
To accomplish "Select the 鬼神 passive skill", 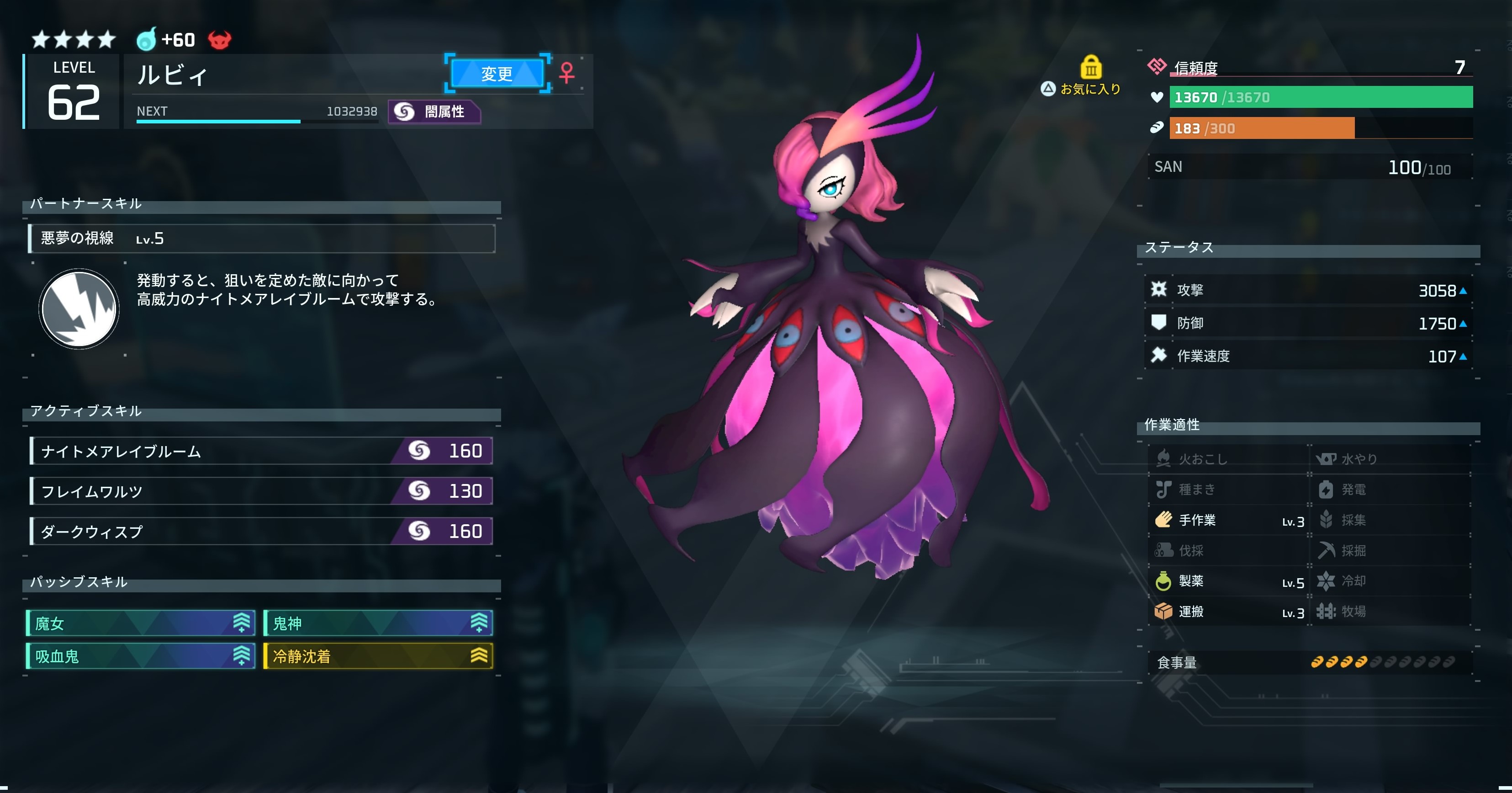I will point(378,623).
